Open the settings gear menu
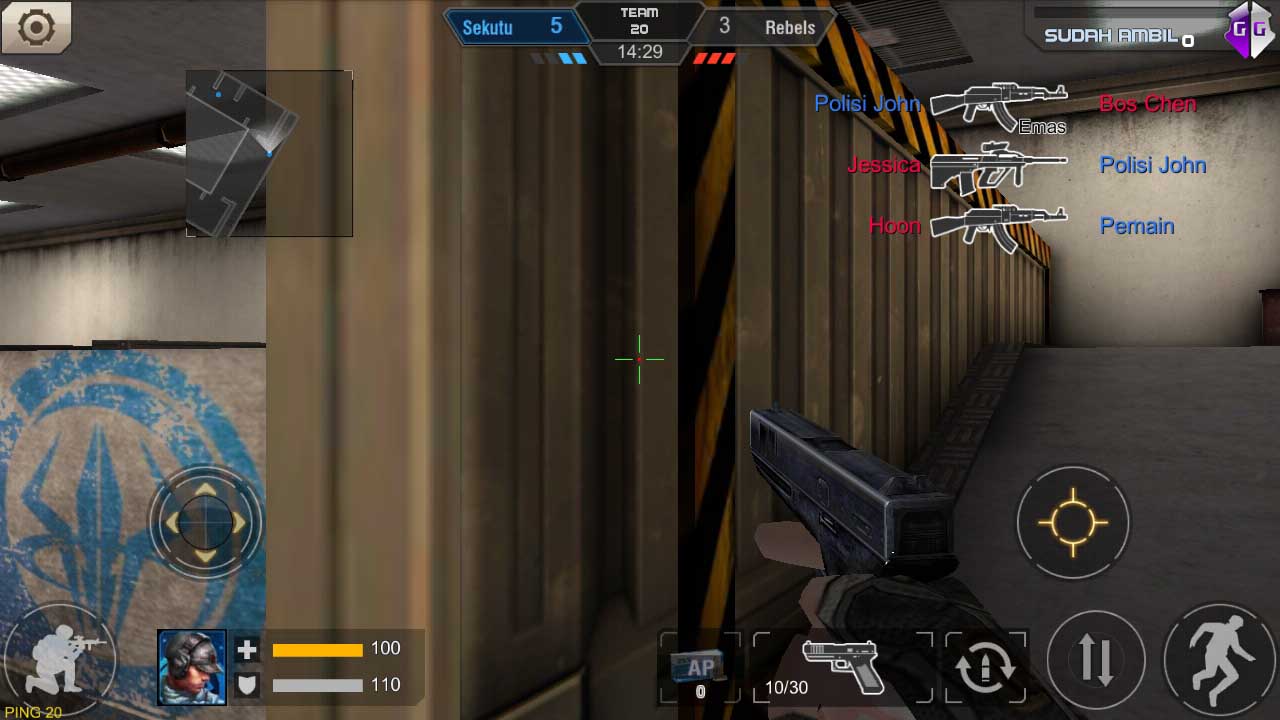 37,30
